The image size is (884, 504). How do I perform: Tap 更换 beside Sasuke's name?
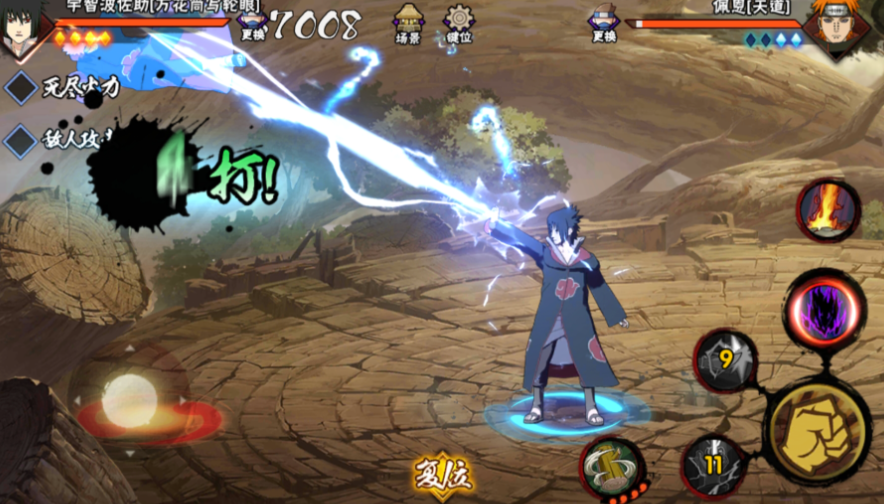click(253, 23)
